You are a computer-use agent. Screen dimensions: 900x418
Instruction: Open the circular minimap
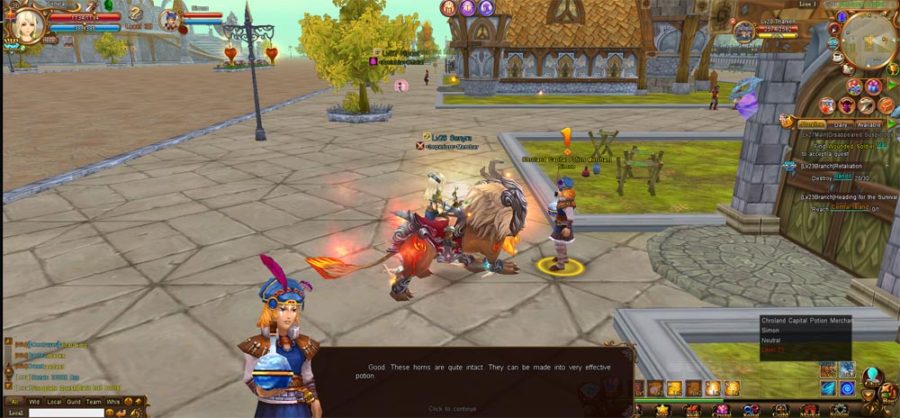click(866, 41)
